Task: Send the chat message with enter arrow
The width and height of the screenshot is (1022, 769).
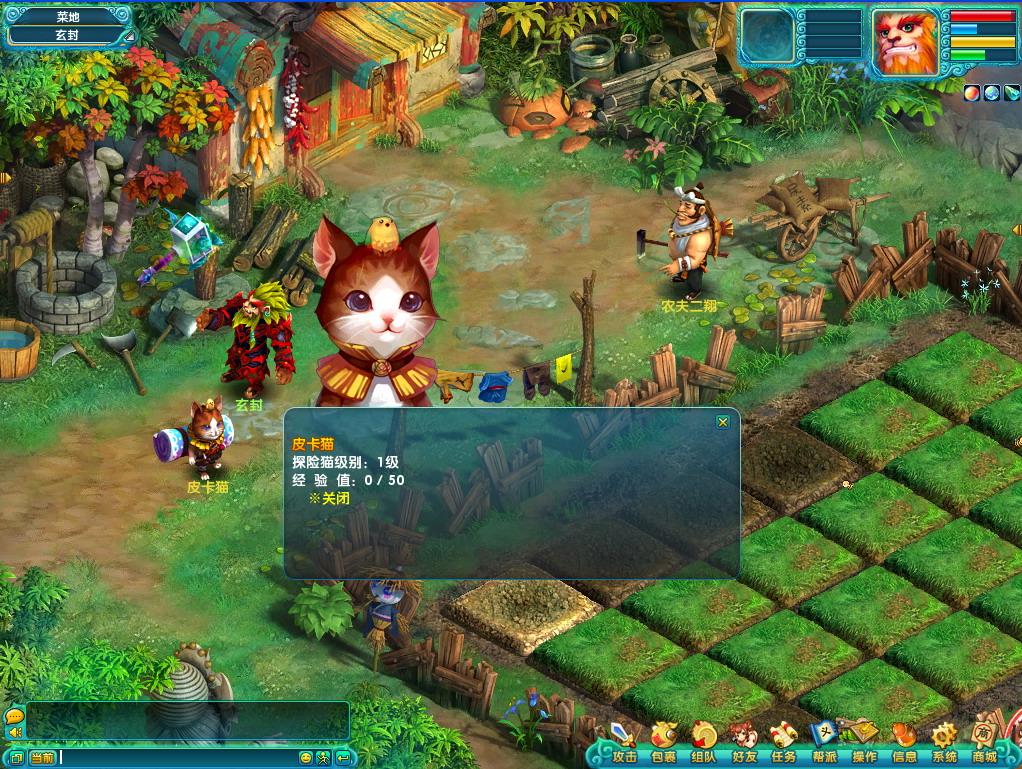Action: (343, 758)
